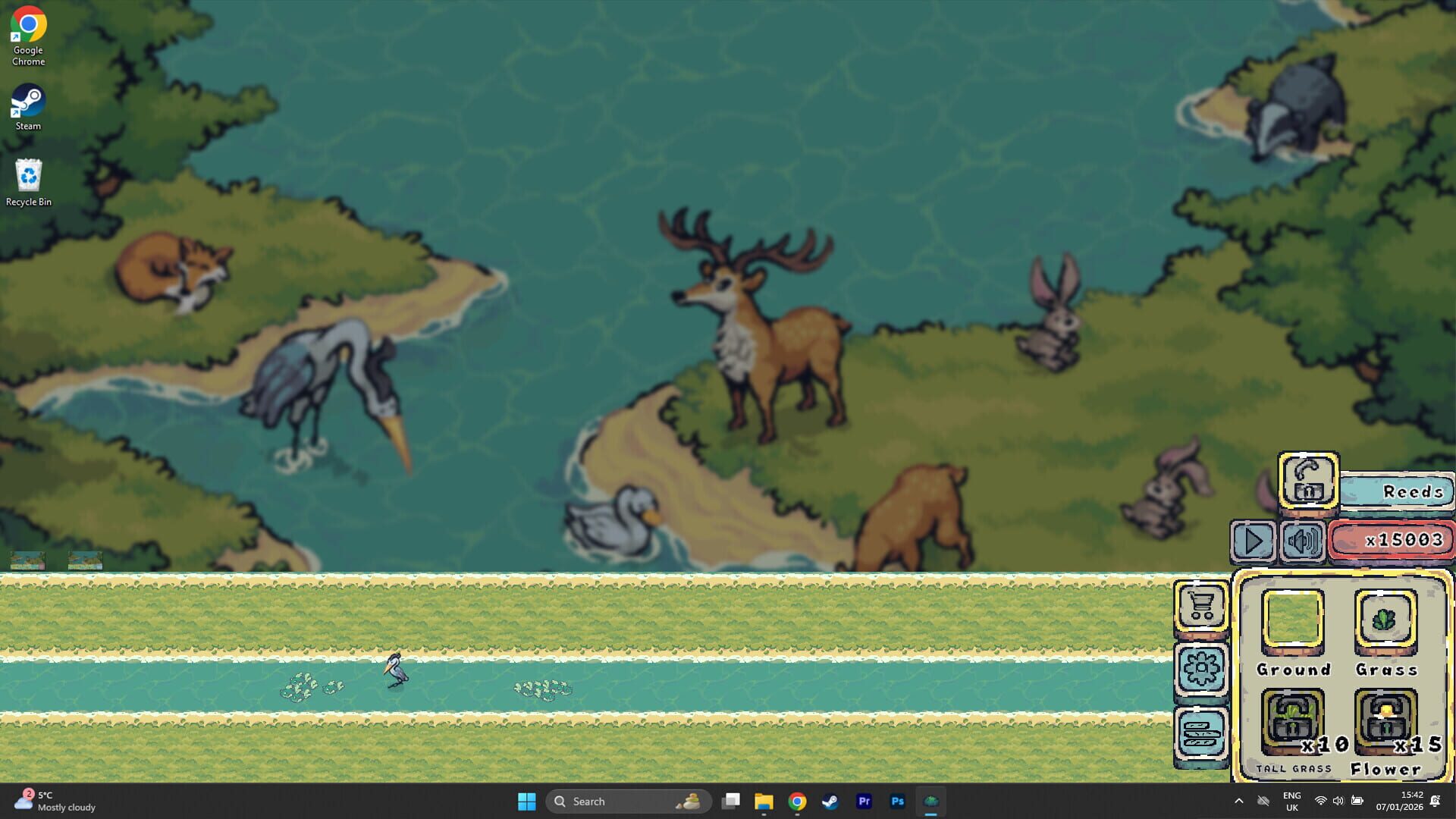The width and height of the screenshot is (1456, 819).
Task: Select the Grass placement tile
Action: pyautogui.click(x=1387, y=618)
